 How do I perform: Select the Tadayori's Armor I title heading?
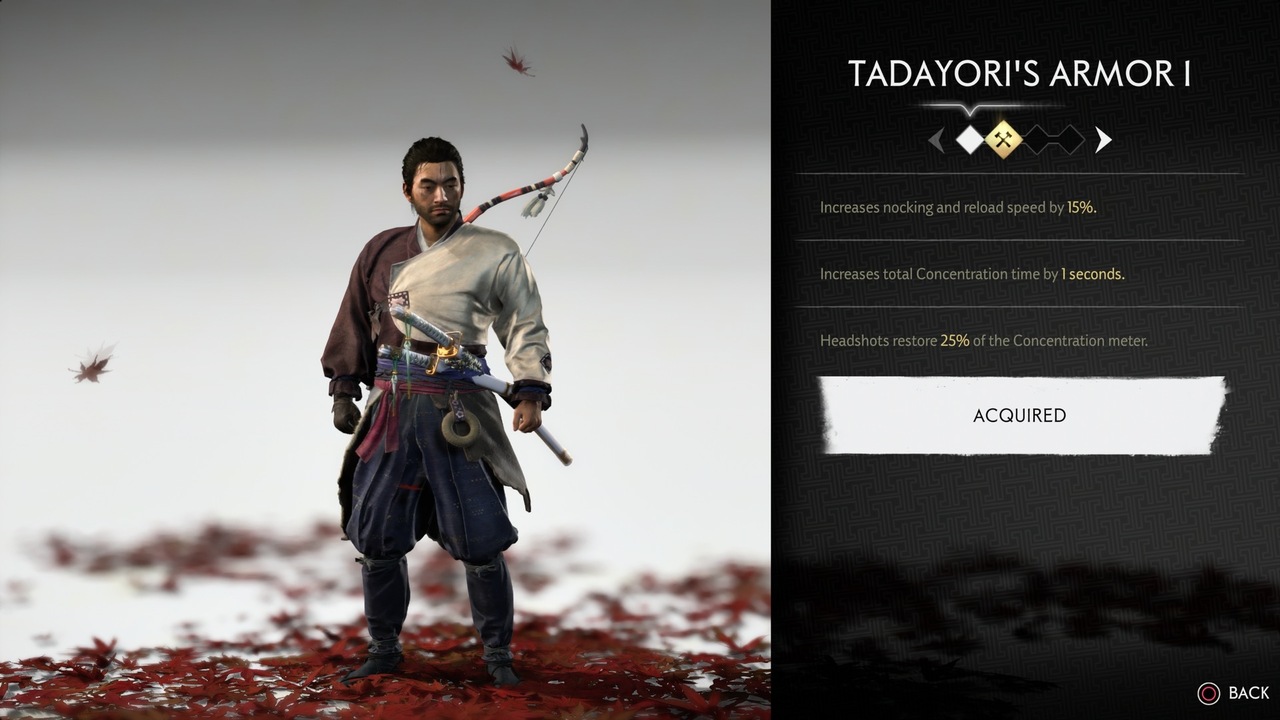(1020, 73)
